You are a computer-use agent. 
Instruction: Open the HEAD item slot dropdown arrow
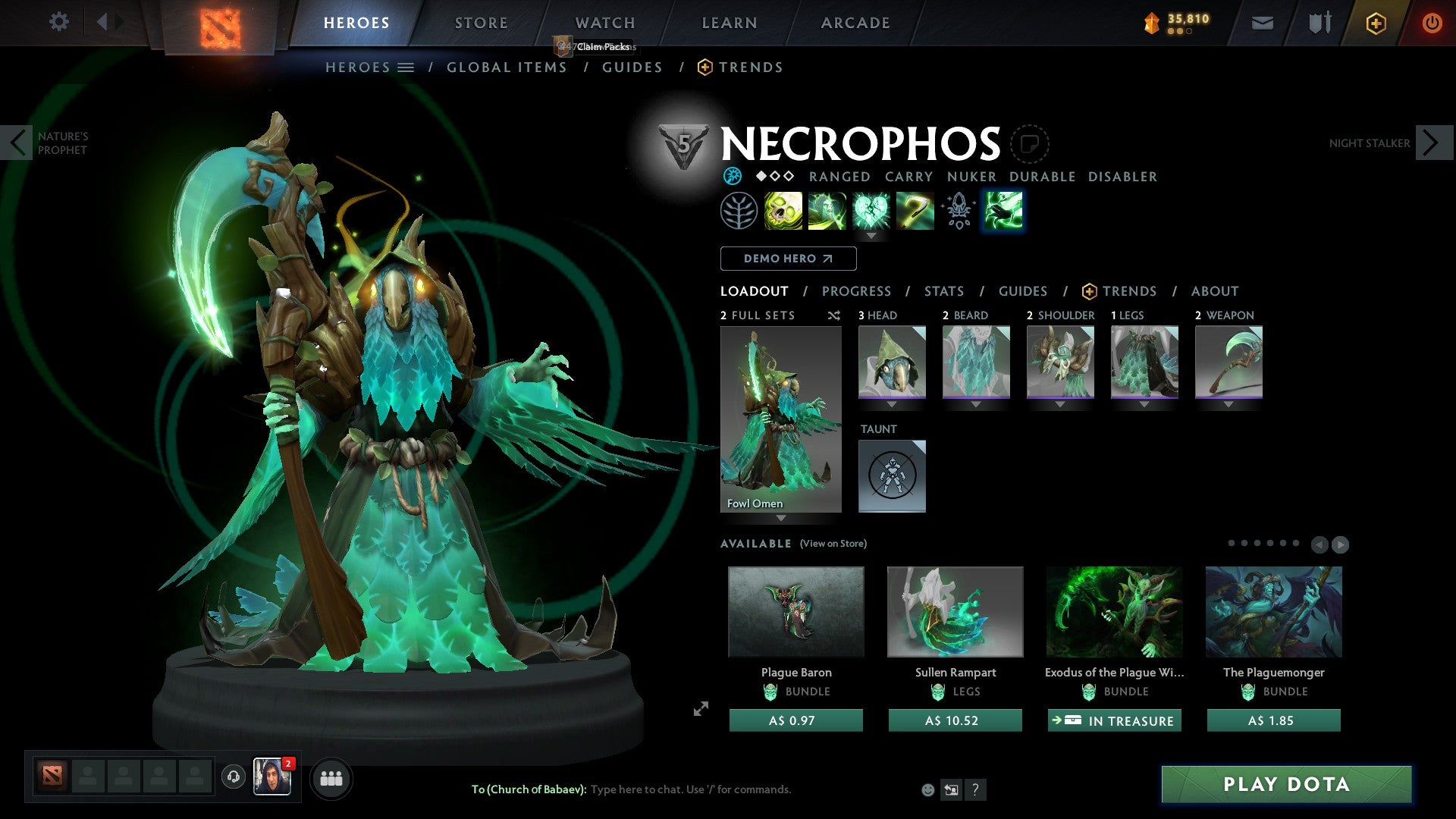[x=892, y=404]
